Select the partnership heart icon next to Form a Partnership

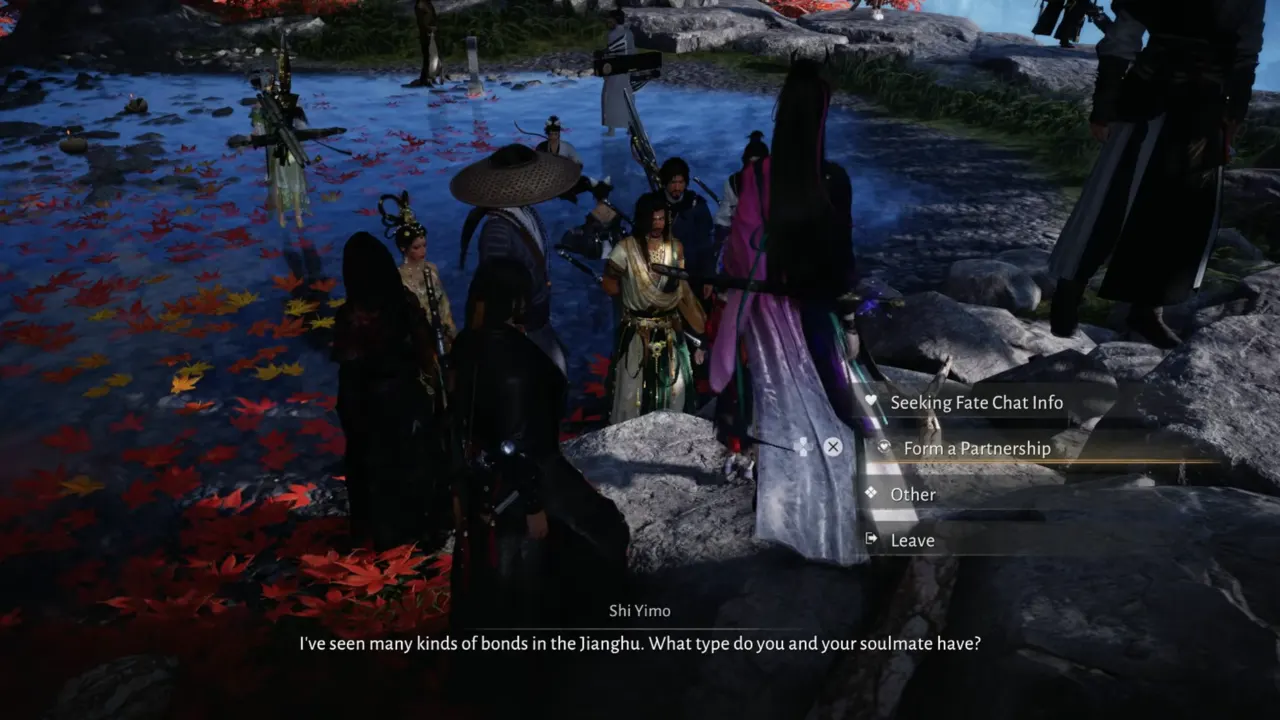point(882,448)
